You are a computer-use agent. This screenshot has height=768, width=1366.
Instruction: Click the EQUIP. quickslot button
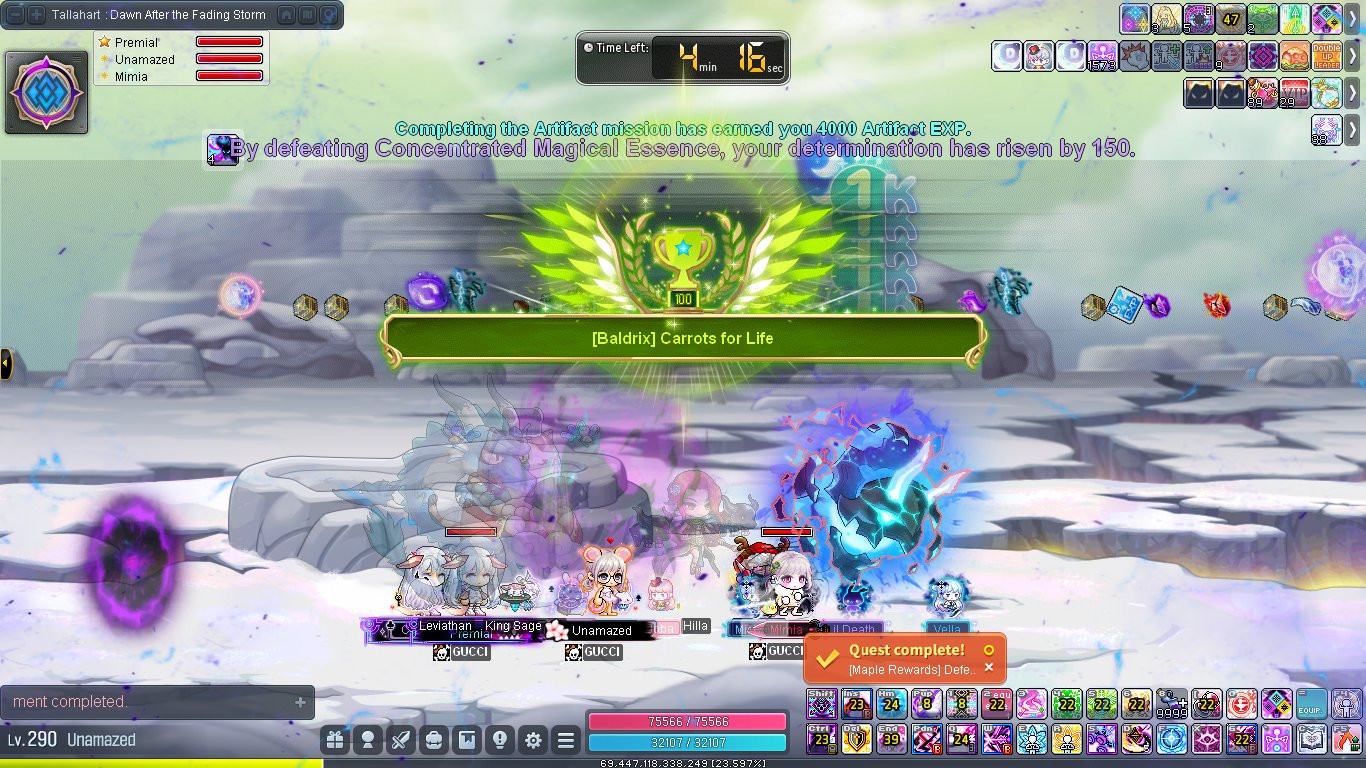(x=1312, y=704)
